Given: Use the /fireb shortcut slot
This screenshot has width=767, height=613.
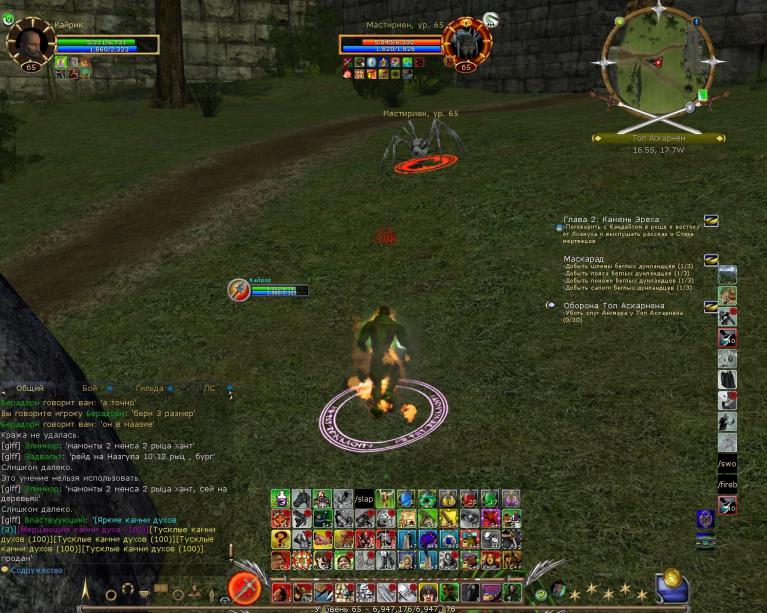Looking at the screenshot, I should tap(727, 485).
